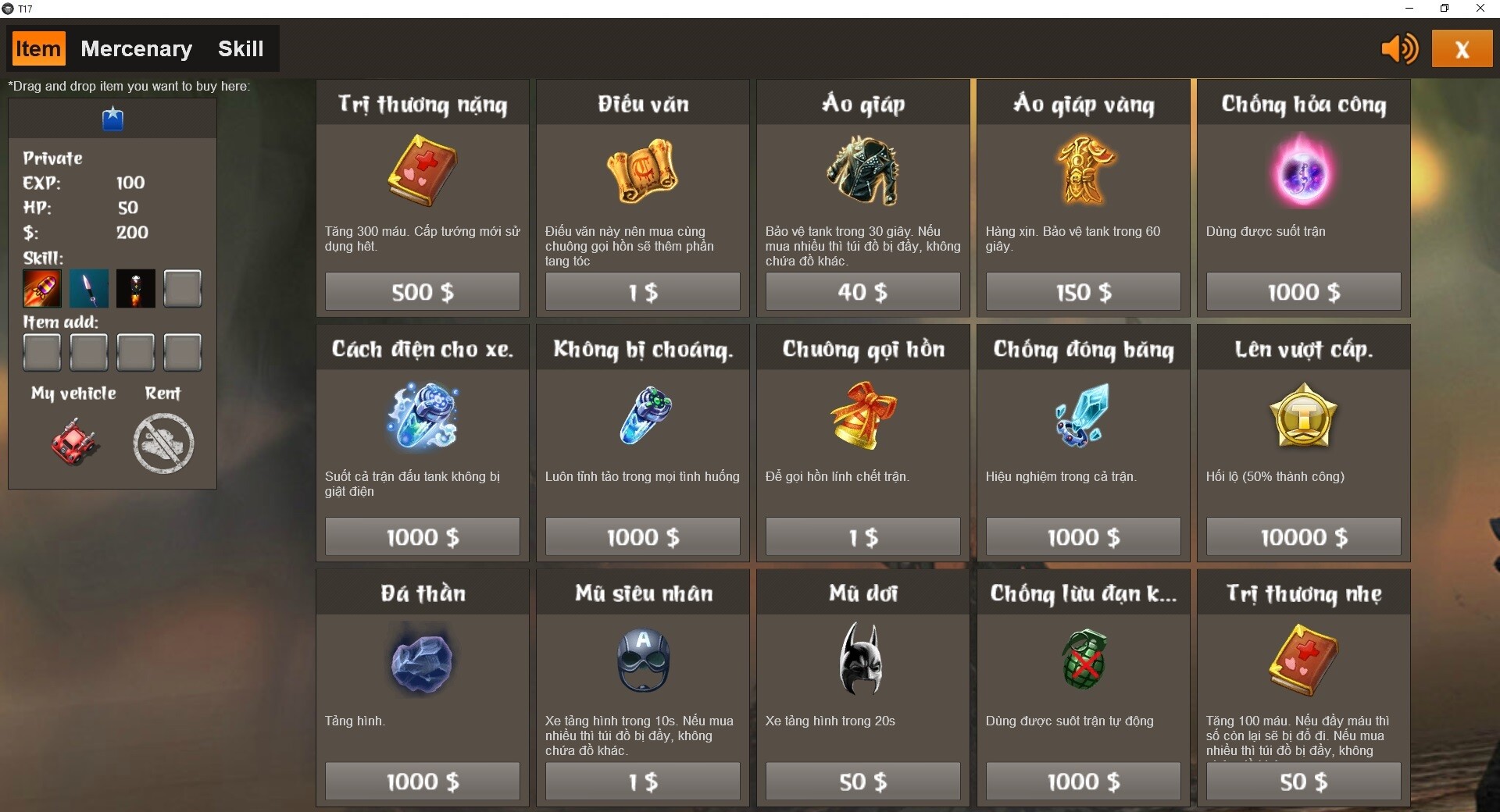Click the Trị thương nặng healing book icon

(422, 171)
